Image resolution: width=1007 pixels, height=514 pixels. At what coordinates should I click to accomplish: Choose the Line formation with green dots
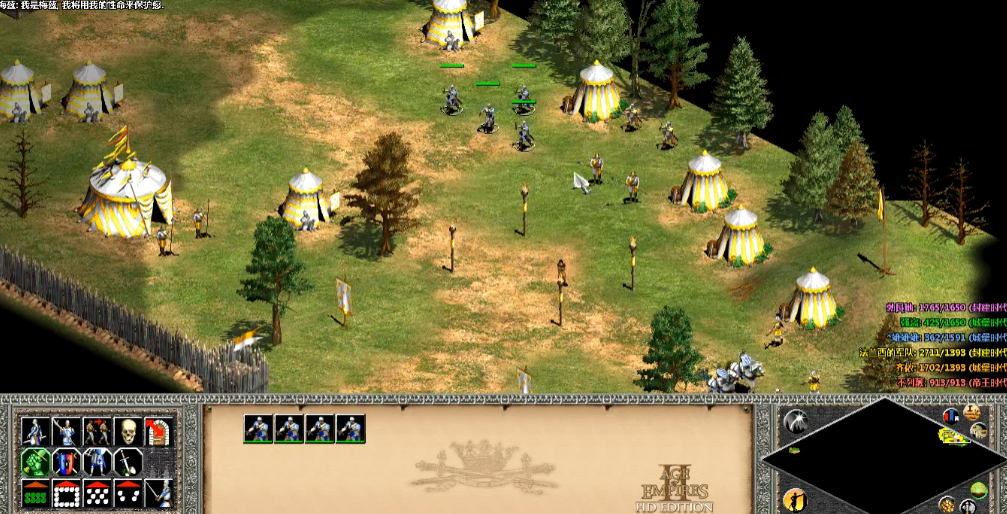pos(36,493)
